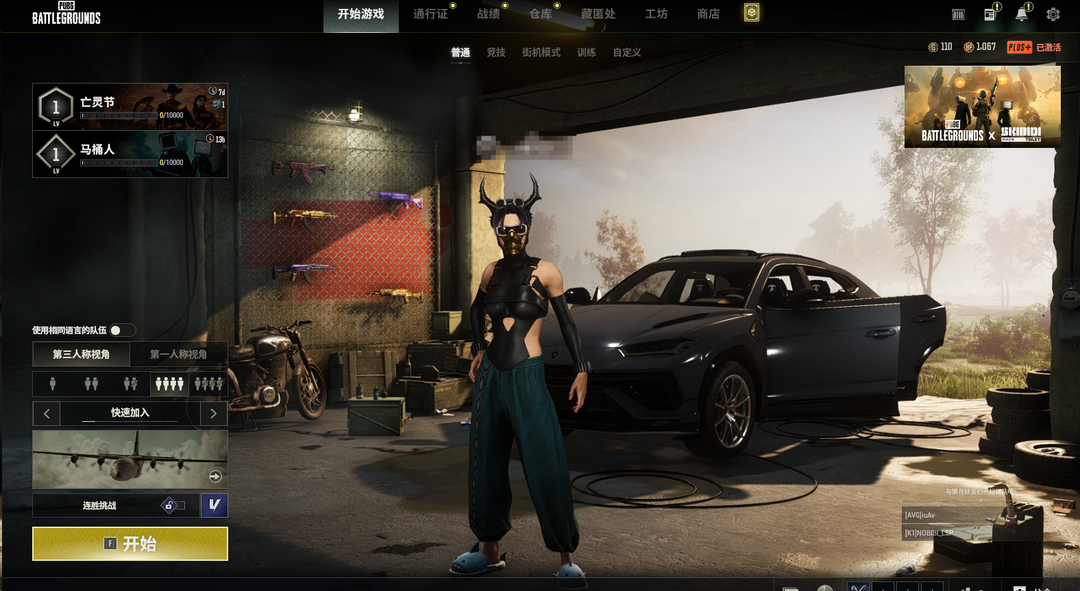Choose the single-player solo team size
The height and width of the screenshot is (591, 1080).
click(51, 383)
